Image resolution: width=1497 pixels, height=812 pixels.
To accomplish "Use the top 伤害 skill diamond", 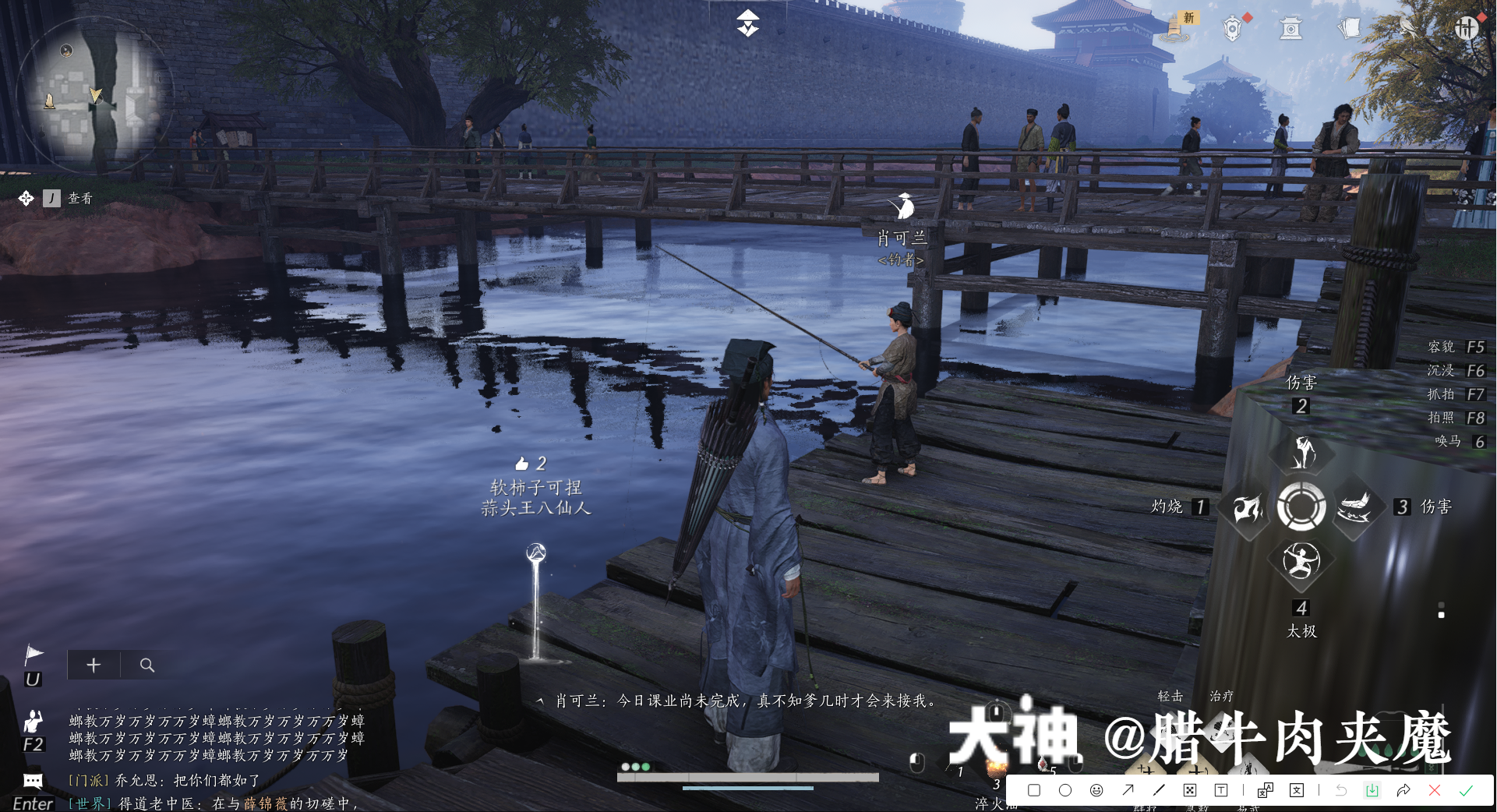I will click(1301, 453).
